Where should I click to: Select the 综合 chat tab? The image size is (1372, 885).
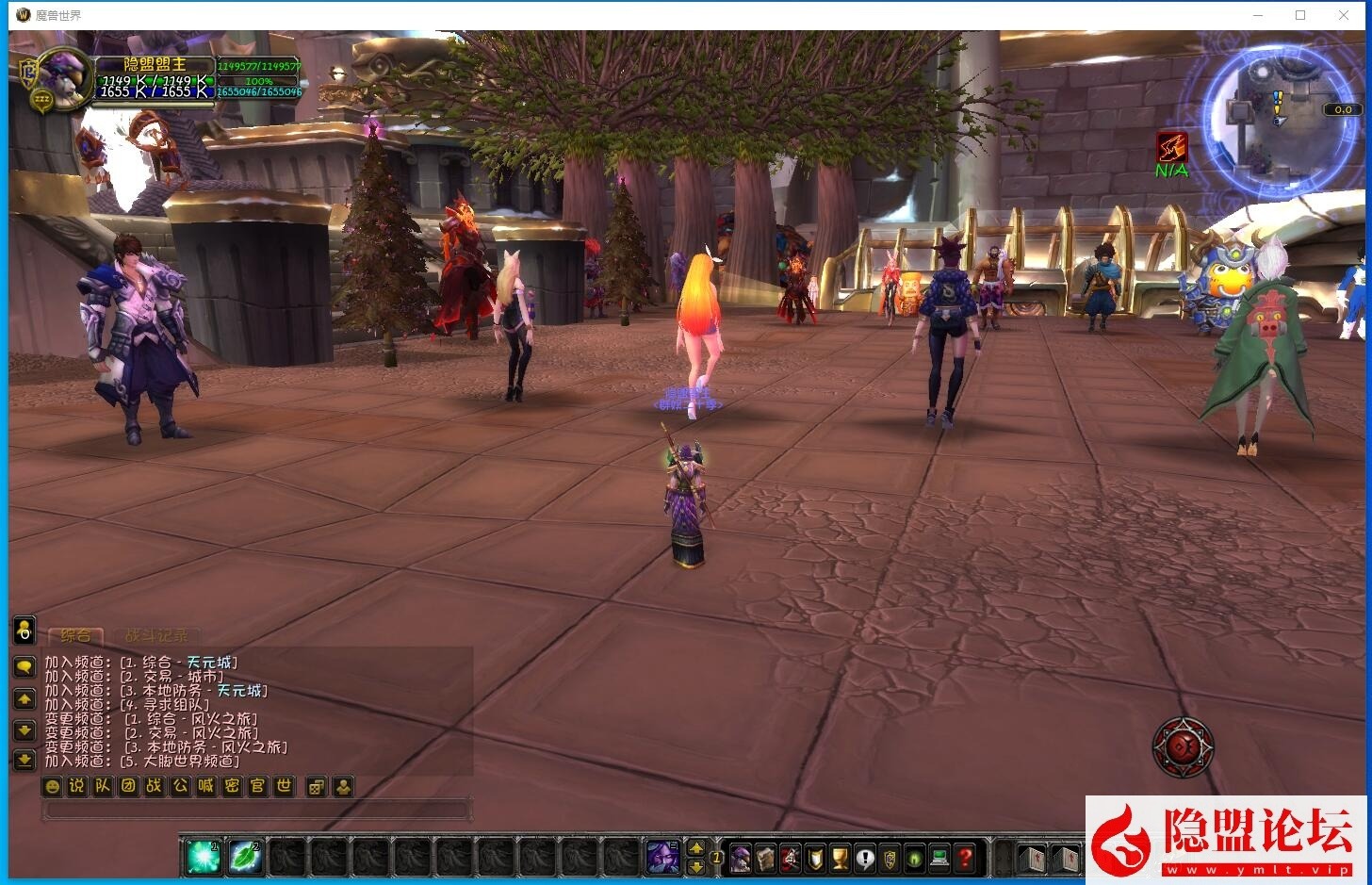click(x=75, y=636)
